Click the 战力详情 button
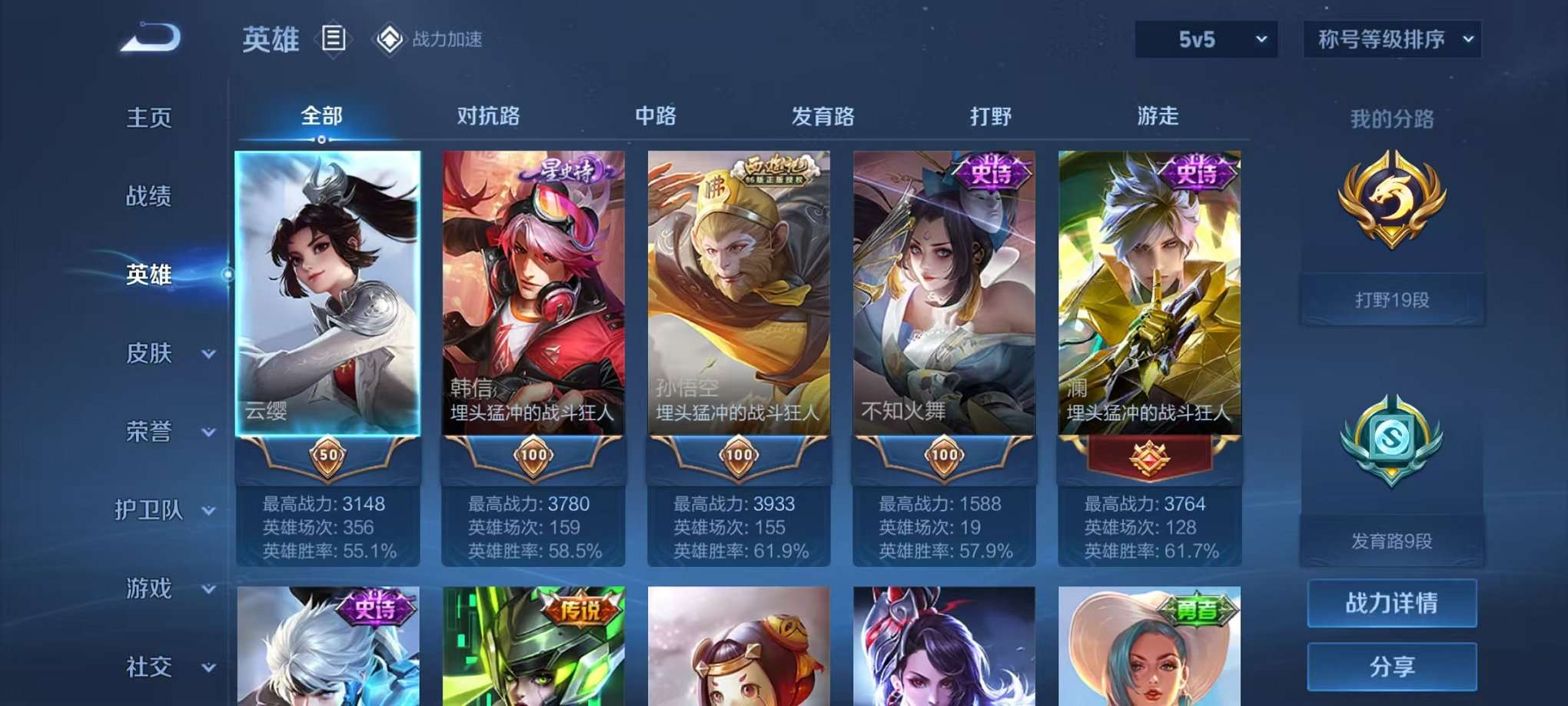The height and width of the screenshot is (706, 1568). [x=1391, y=604]
